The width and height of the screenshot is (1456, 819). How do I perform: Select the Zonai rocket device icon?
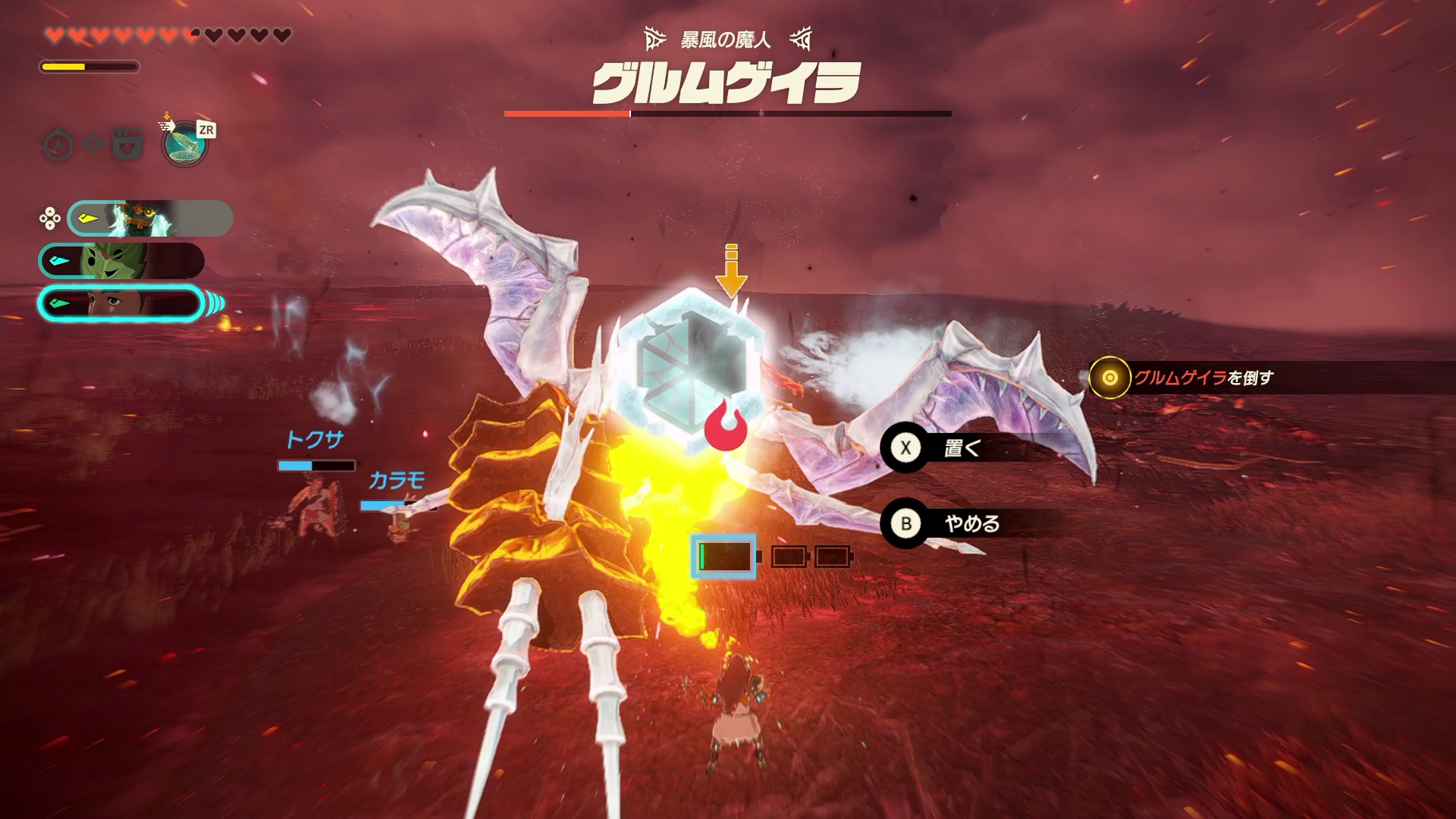(x=185, y=145)
